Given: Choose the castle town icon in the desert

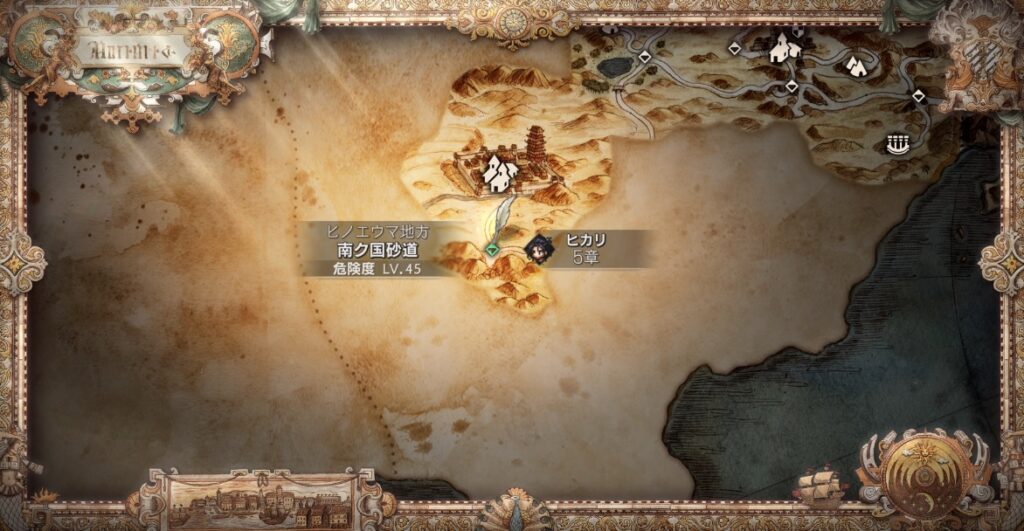Looking at the screenshot, I should (x=498, y=175).
